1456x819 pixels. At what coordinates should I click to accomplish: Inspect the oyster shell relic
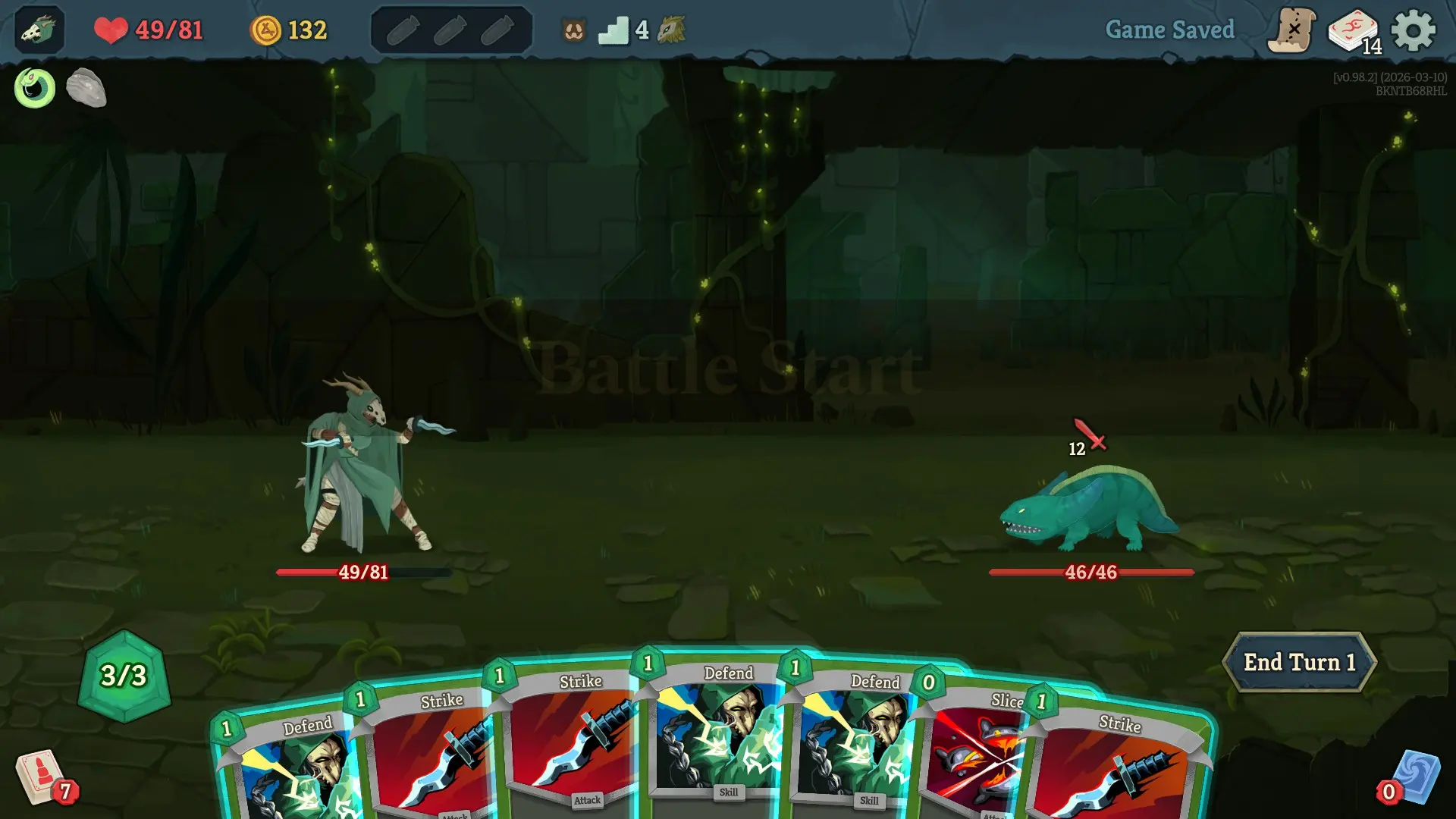pyautogui.click(x=87, y=88)
